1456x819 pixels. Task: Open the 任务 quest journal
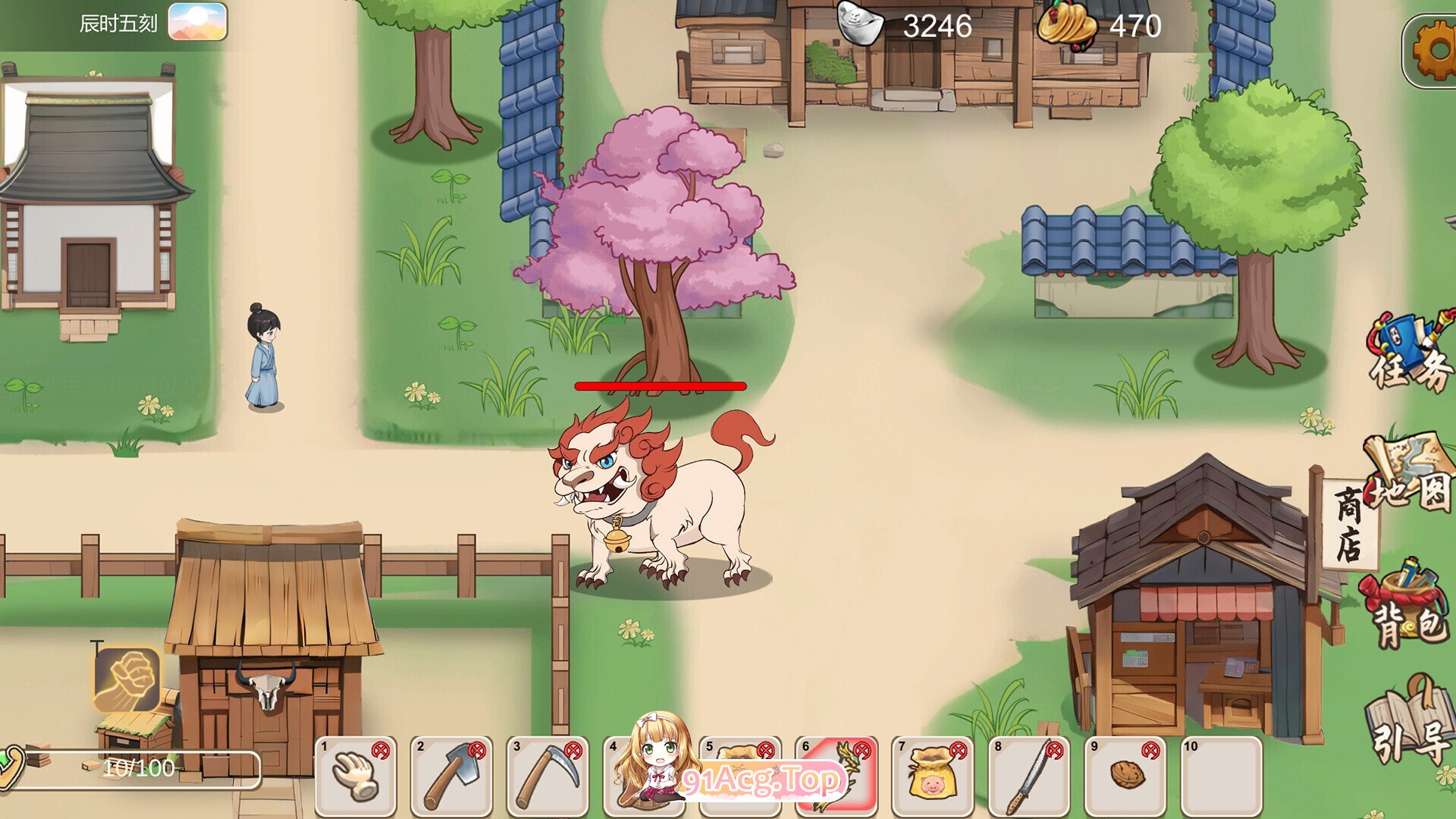1410,353
